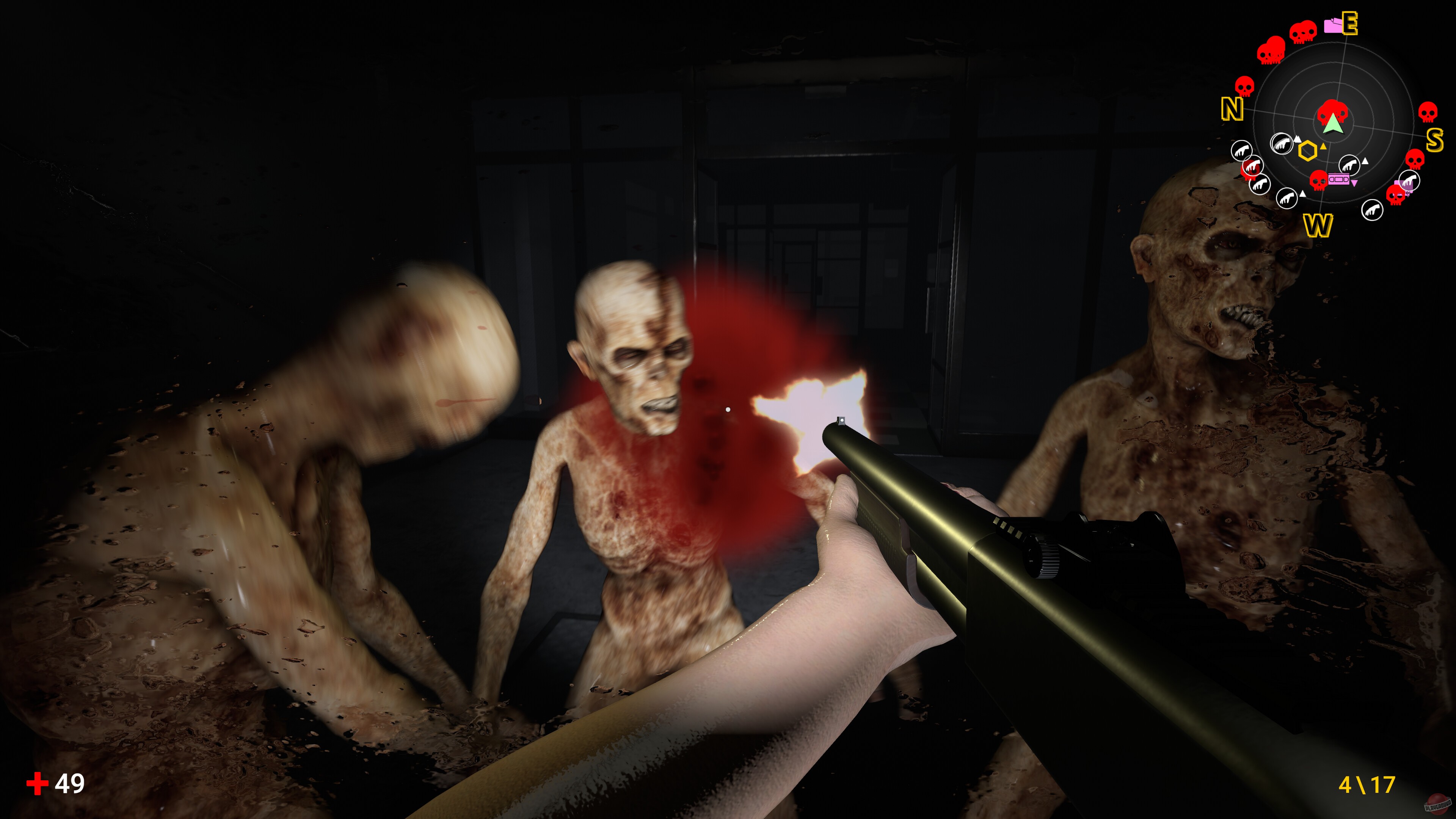Select the pink folder pickup icon near the E letter

coord(1332,25)
